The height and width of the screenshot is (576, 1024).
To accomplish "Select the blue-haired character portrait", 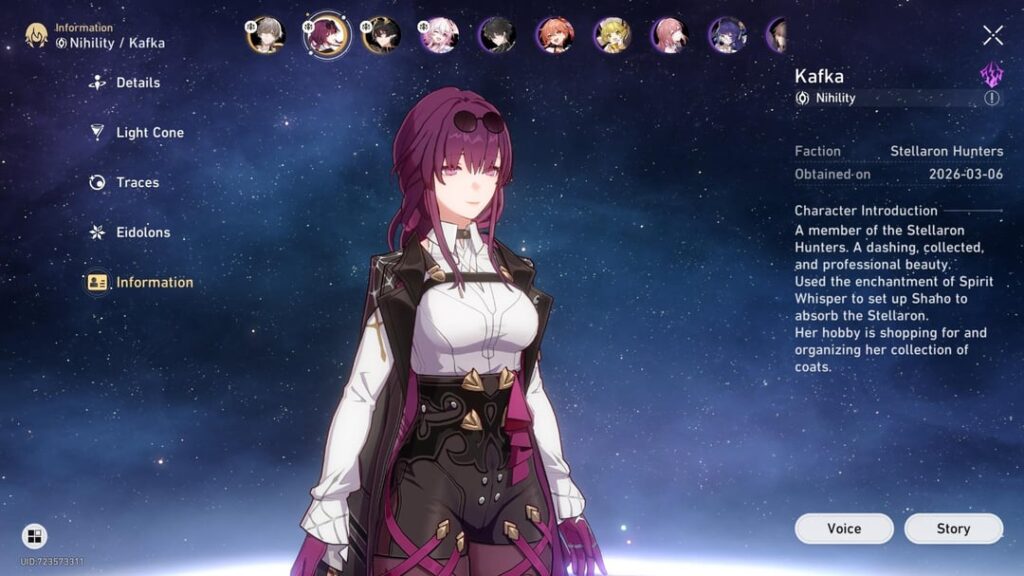I will click(727, 35).
